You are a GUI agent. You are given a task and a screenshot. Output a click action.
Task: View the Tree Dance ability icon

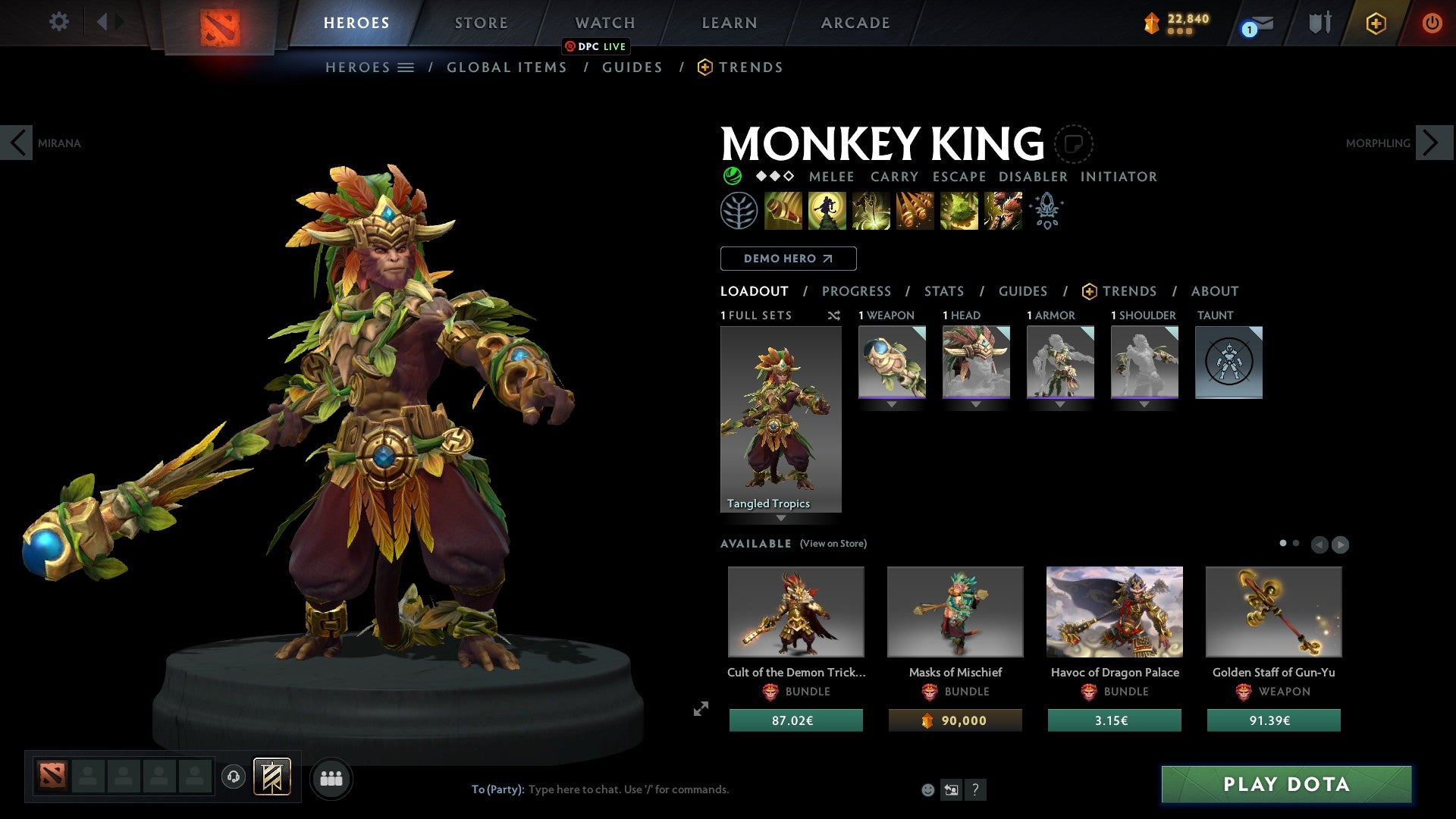tap(827, 211)
